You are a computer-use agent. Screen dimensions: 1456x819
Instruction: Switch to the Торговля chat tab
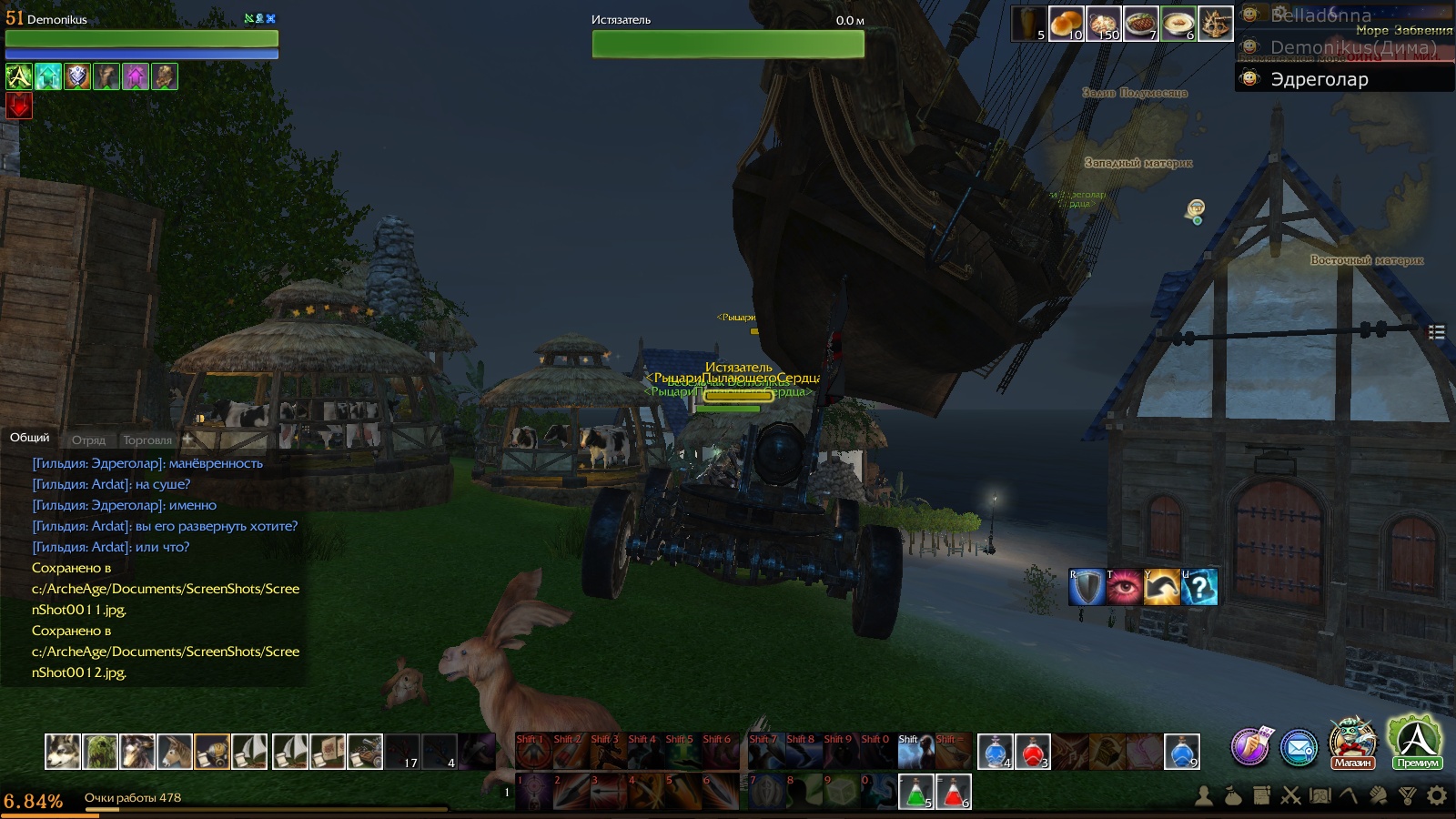point(147,440)
